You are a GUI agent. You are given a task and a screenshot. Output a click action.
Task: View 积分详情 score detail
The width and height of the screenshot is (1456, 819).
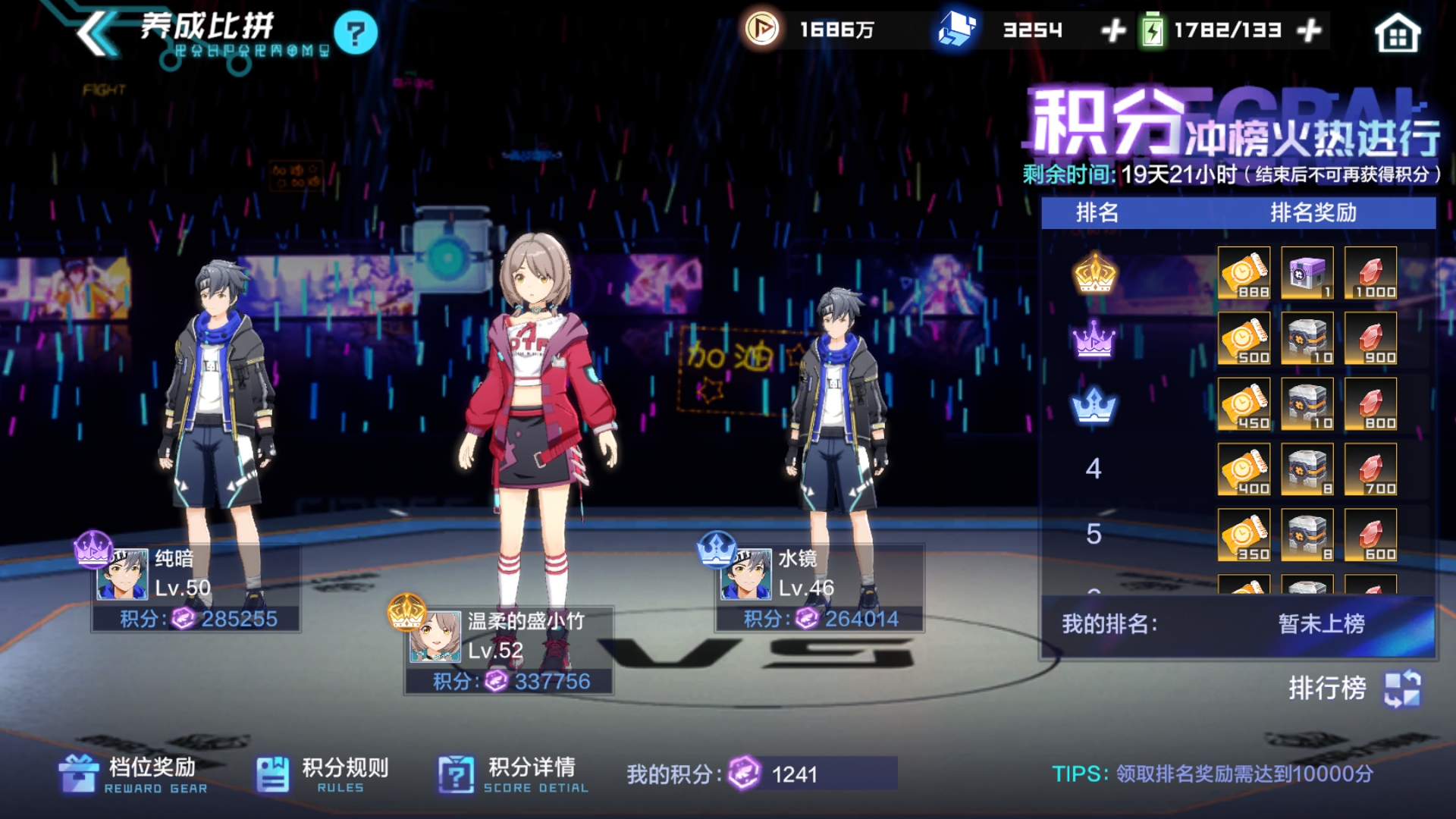pyautogui.click(x=513, y=774)
